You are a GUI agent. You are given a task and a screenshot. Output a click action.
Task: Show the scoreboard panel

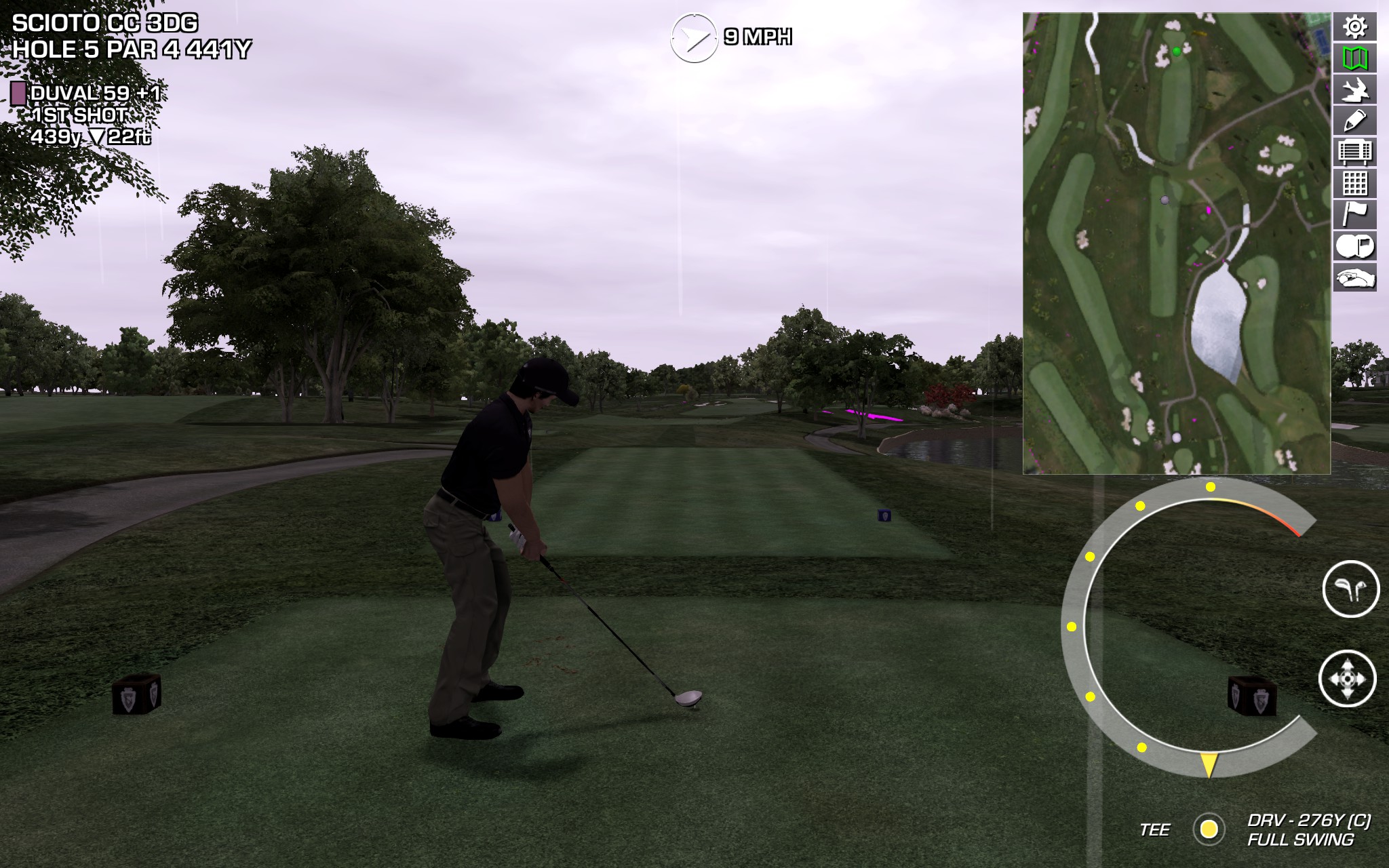[x=1354, y=152]
